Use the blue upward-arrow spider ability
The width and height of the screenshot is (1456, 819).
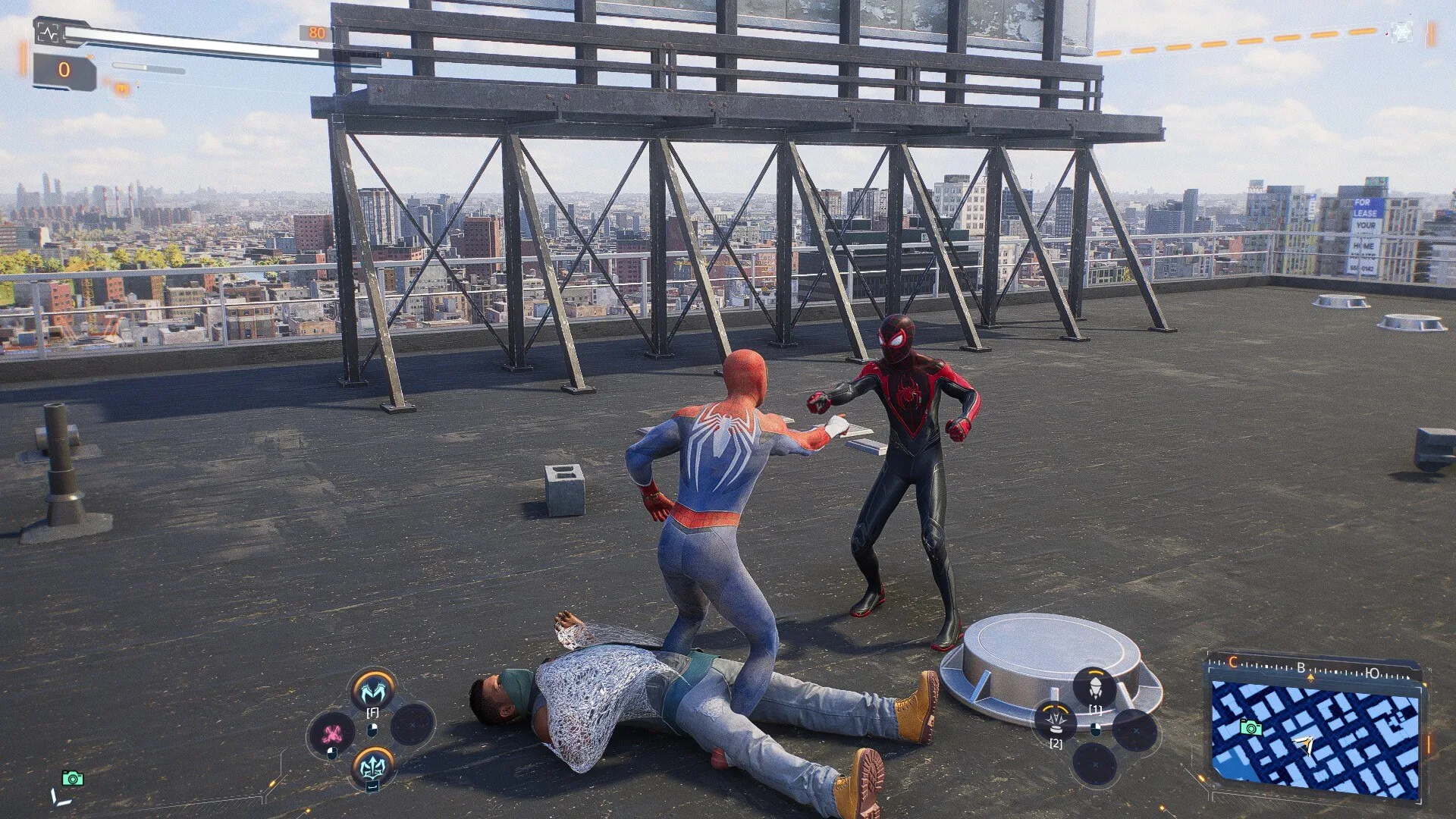pos(372,767)
